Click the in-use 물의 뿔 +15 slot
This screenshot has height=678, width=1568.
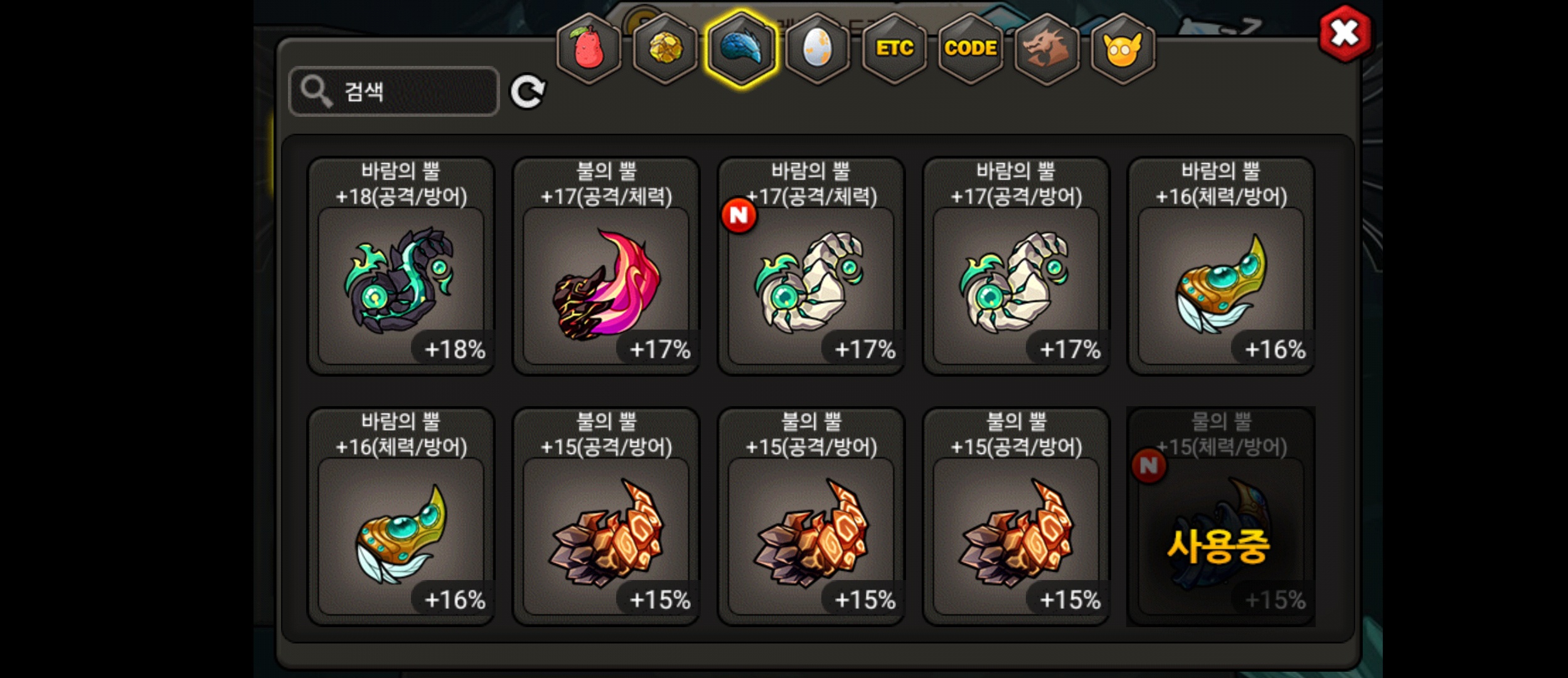pyautogui.click(x=1220, y=517)
